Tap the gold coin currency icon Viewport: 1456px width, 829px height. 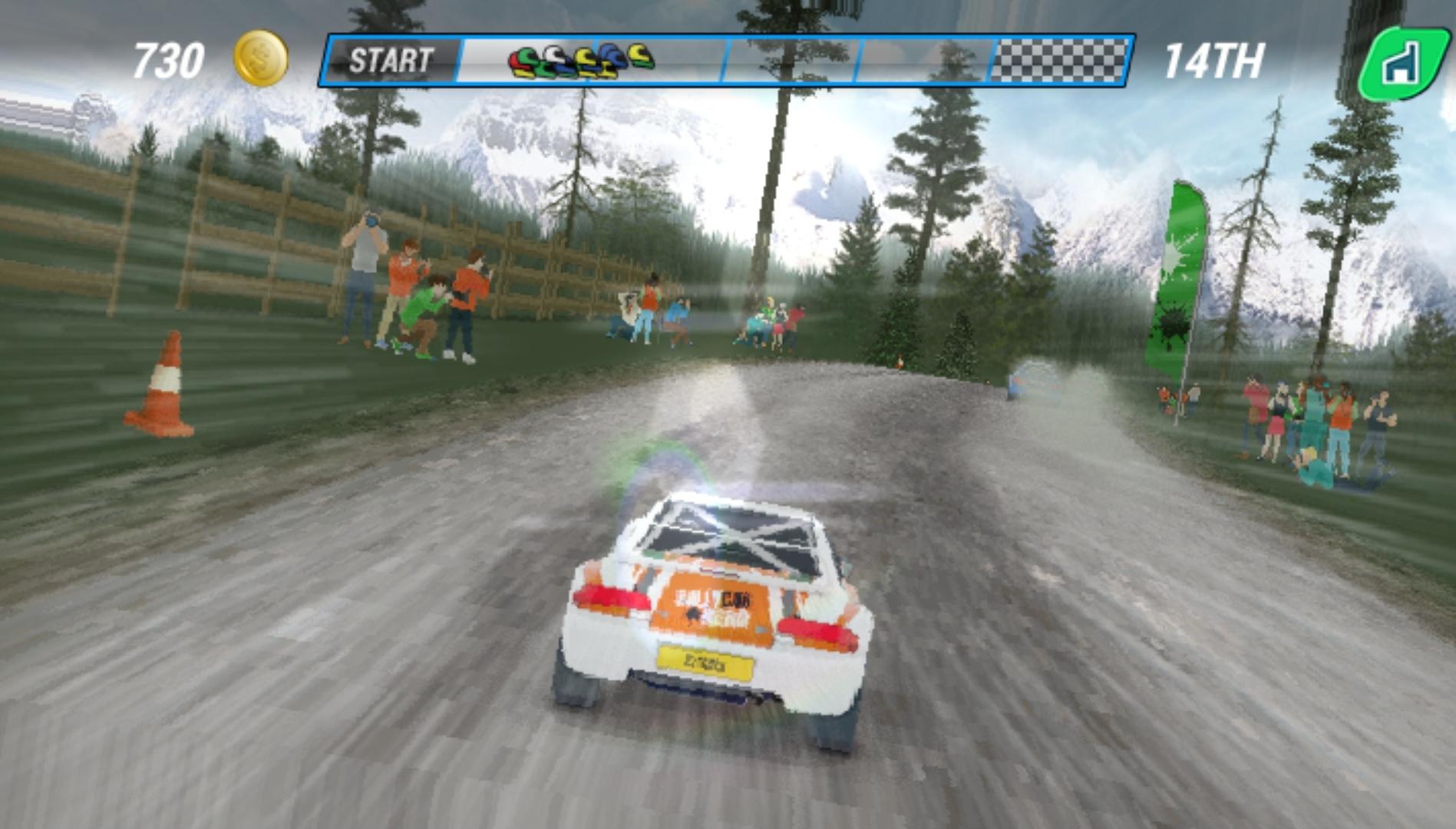pyautogui.click(x=259, y=58)
